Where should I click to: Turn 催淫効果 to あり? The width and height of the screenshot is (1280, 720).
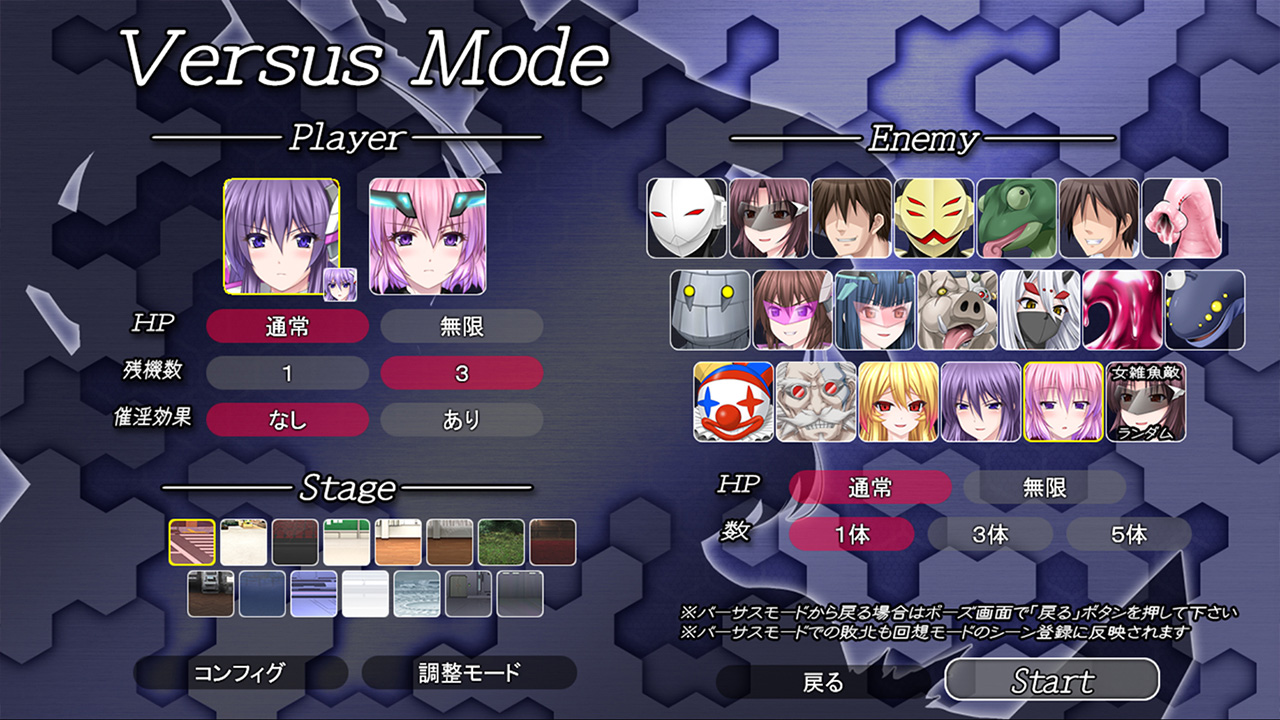tap(461, 420)
